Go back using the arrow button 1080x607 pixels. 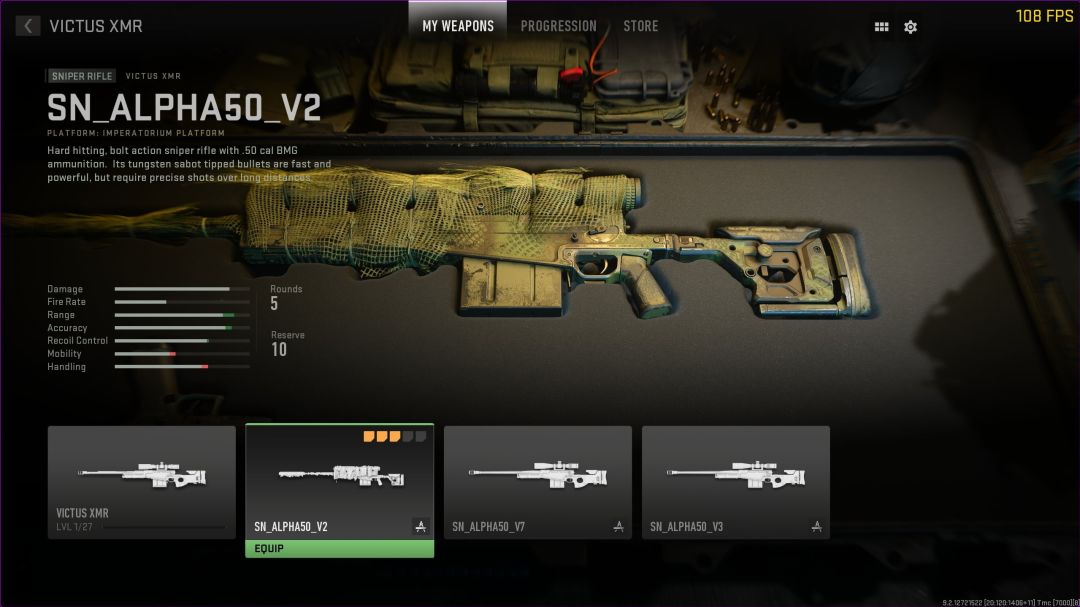pos(28,26)
